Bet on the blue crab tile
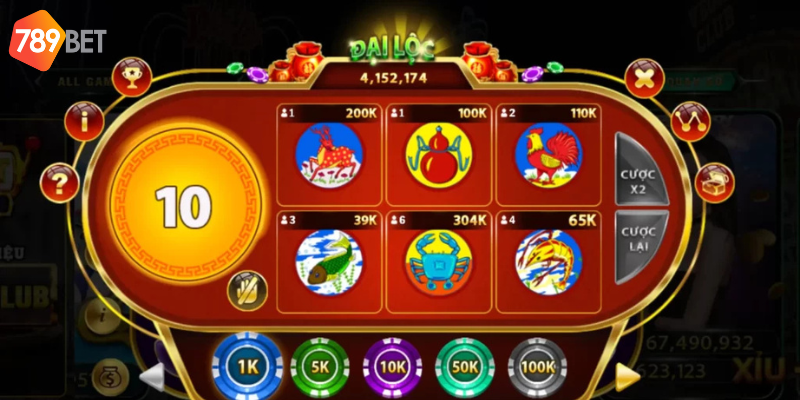Screen dimensions: 800x400 tap(437, 262)
